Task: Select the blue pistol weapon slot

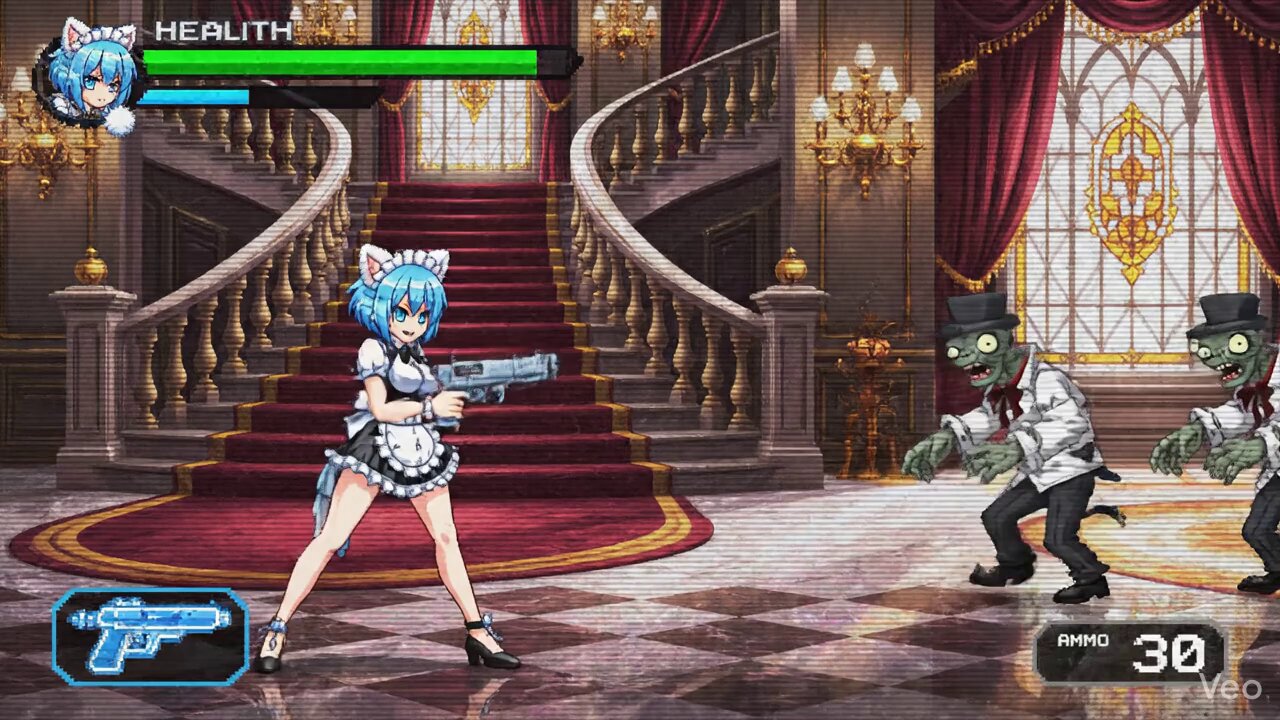Action: point(150,636)
